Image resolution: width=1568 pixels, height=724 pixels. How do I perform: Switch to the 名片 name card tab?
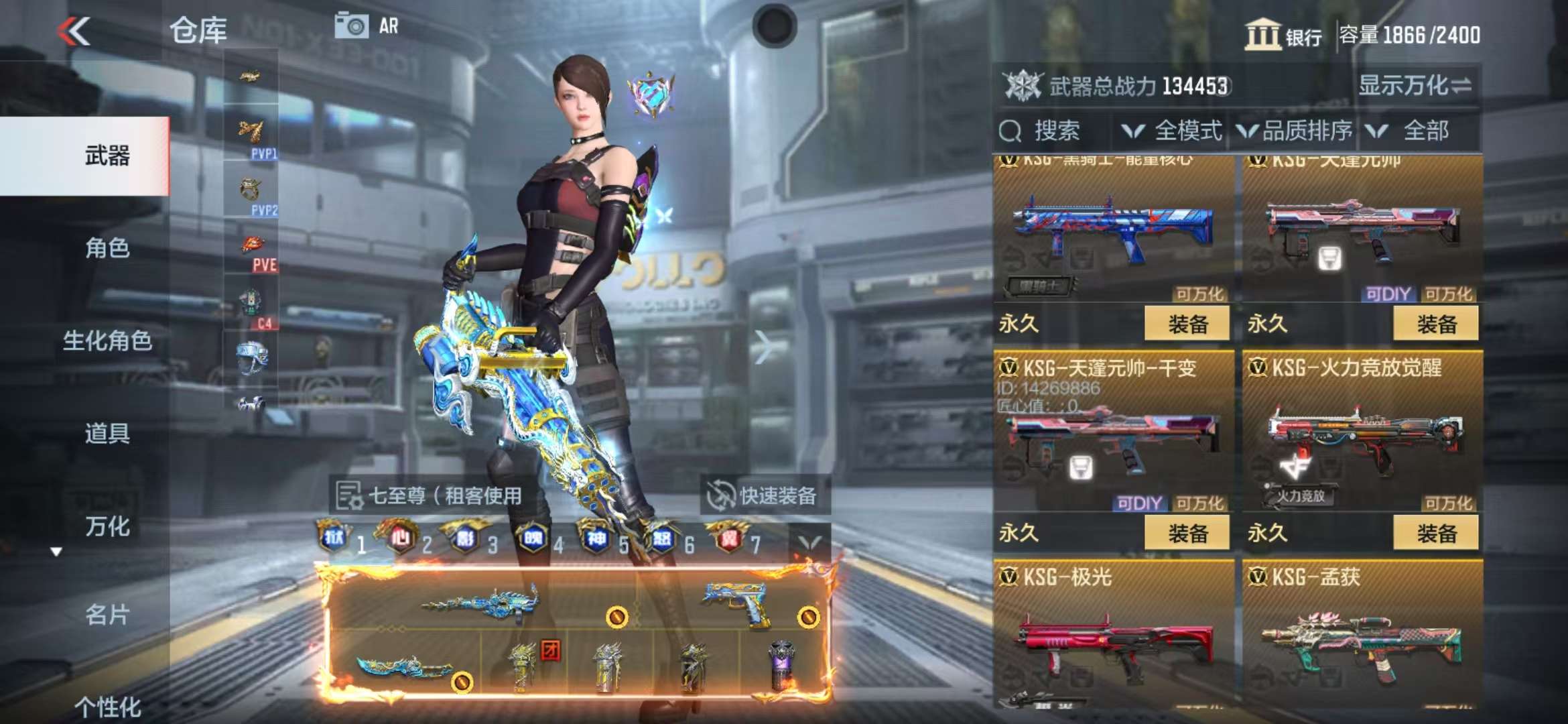pyautogui.click(x=107, y=614)
